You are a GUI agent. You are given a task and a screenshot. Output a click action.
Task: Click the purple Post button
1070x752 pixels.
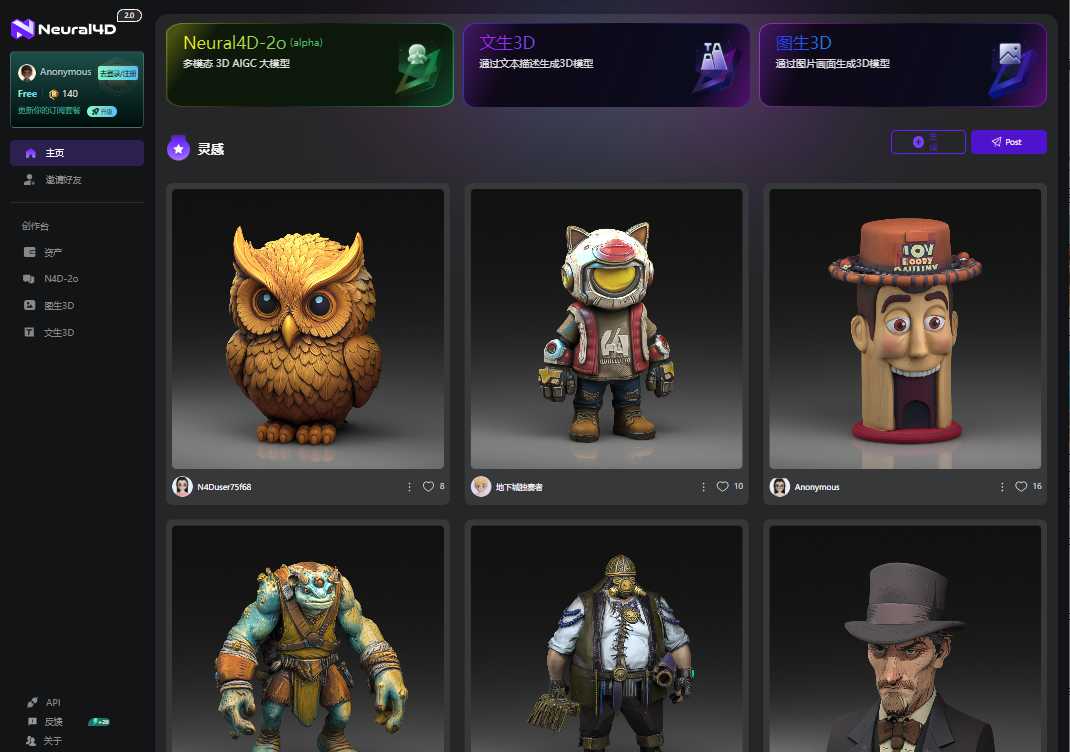1008,142
